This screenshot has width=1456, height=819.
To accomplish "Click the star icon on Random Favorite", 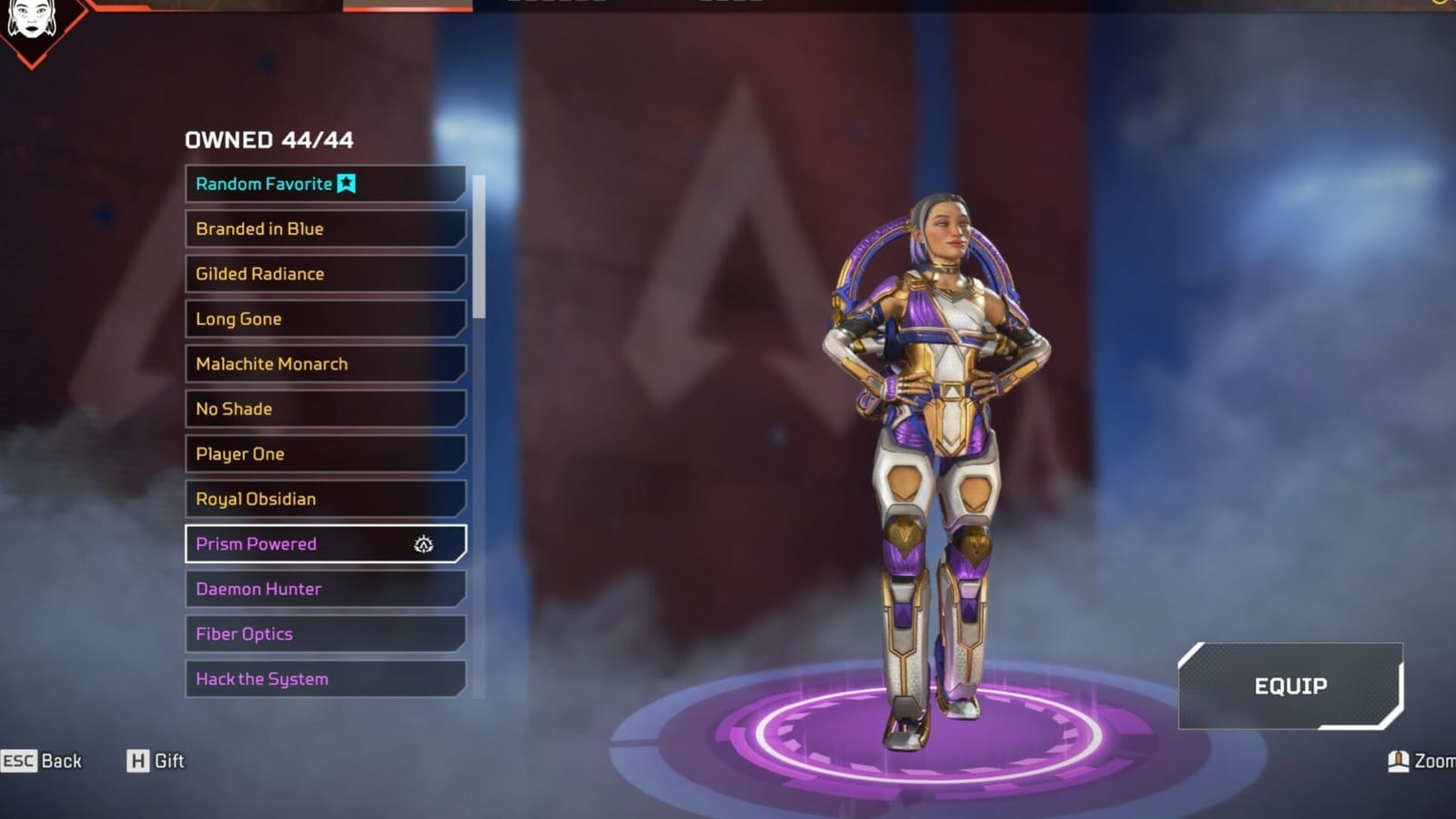I will [x=346, y=183].
